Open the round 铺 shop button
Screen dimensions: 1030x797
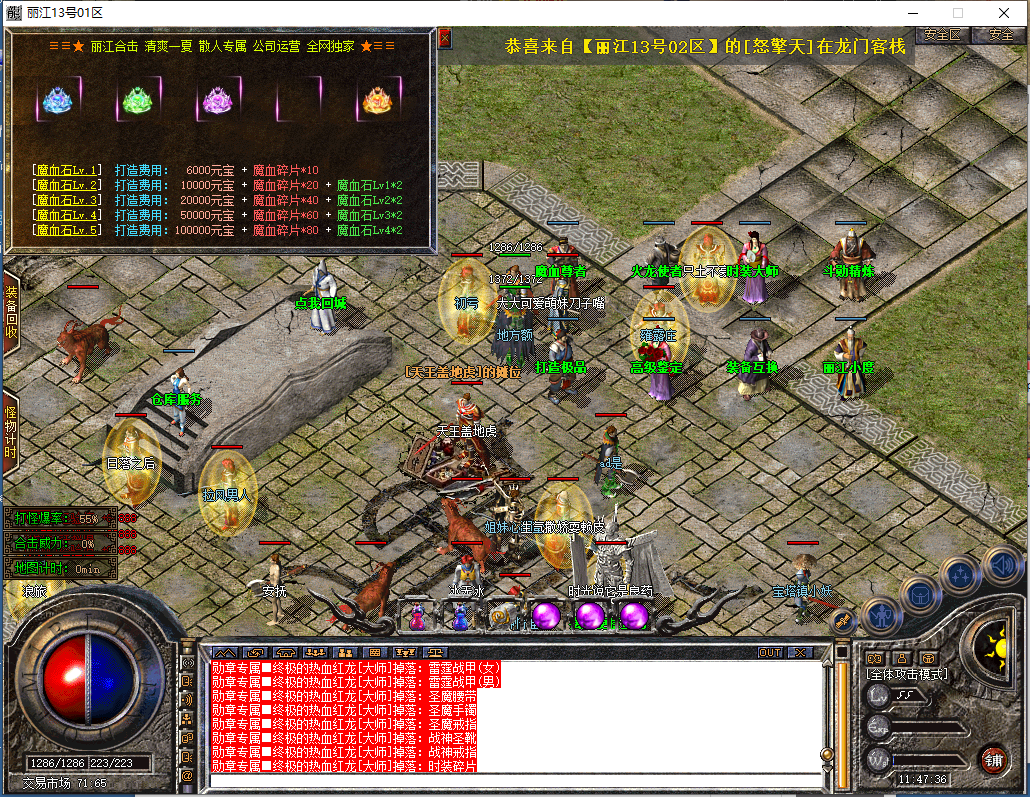tap(993, 757)
